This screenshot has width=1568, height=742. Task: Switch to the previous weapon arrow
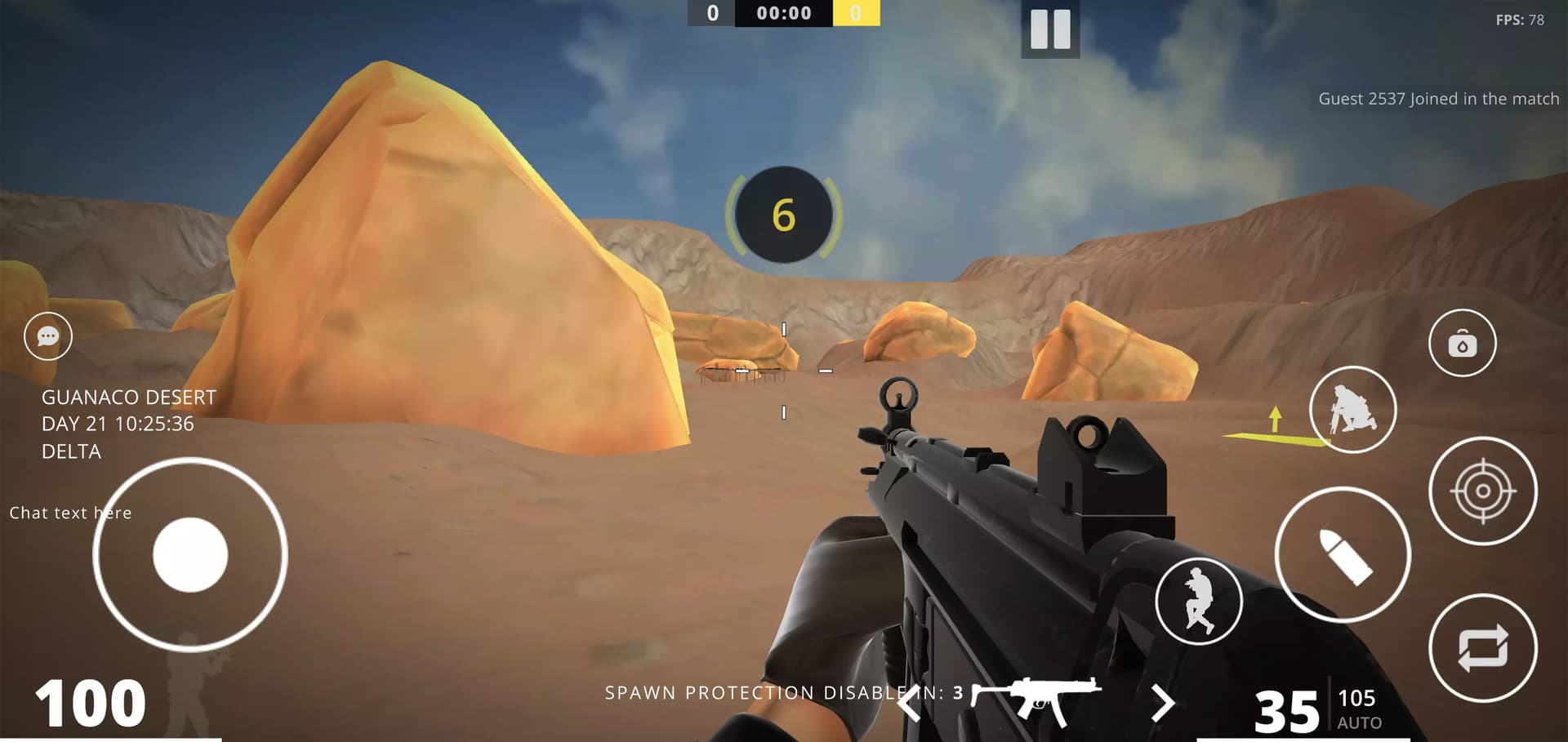pos(909,703)
